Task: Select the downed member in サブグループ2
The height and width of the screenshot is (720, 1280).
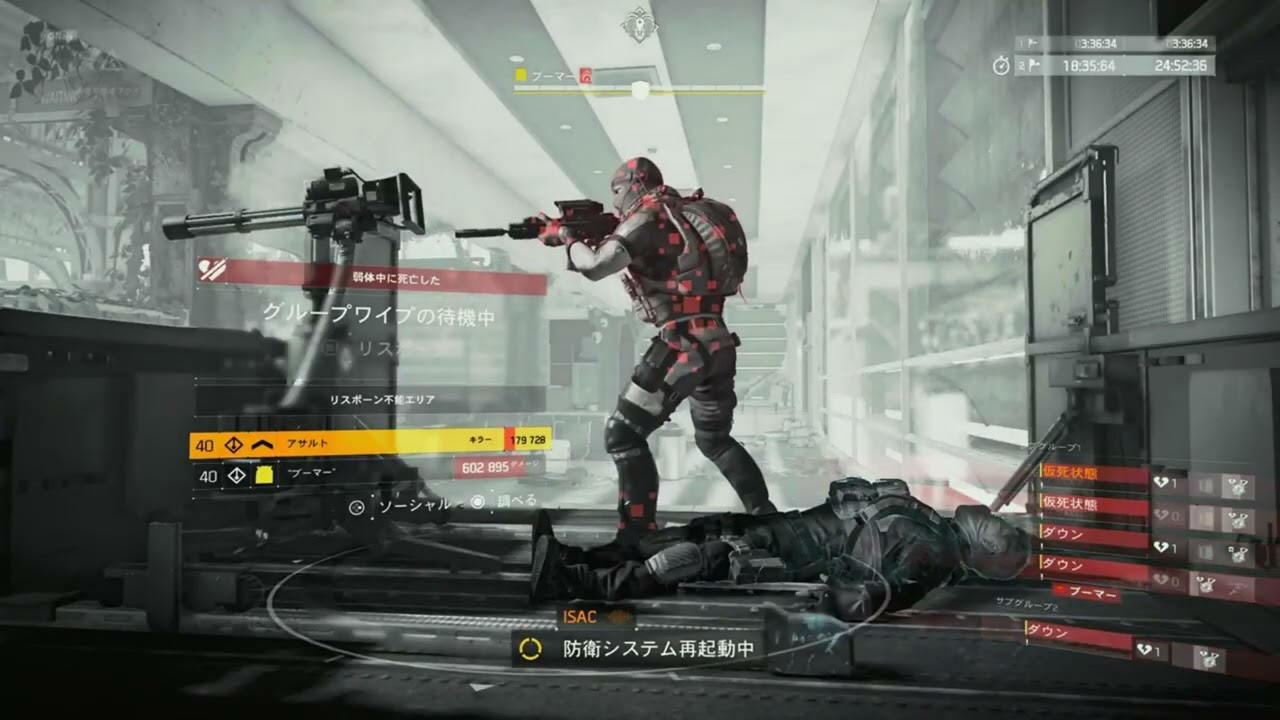Action: [x=1078, y=634]
